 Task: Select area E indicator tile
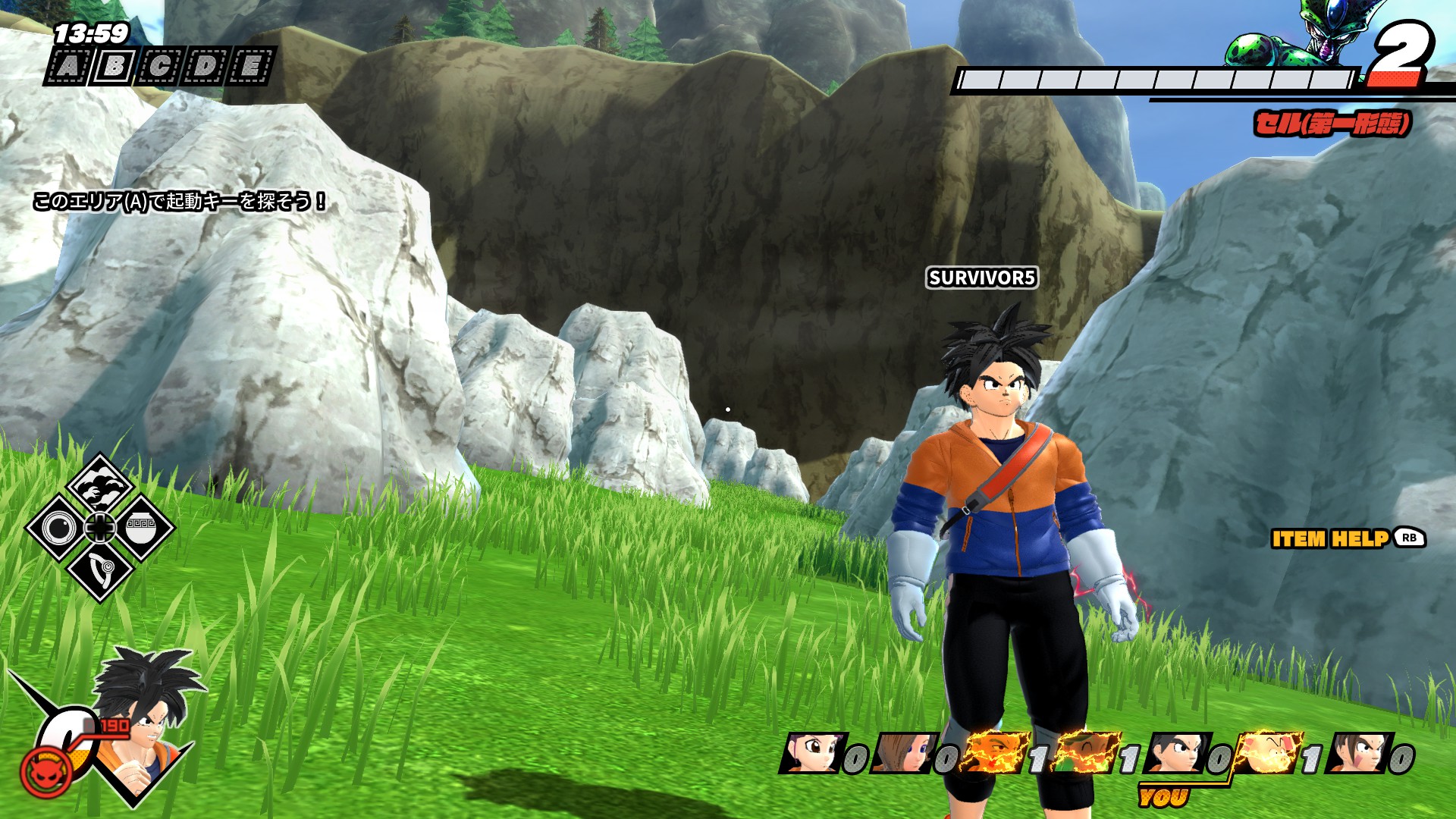click(x=249, y=67)
